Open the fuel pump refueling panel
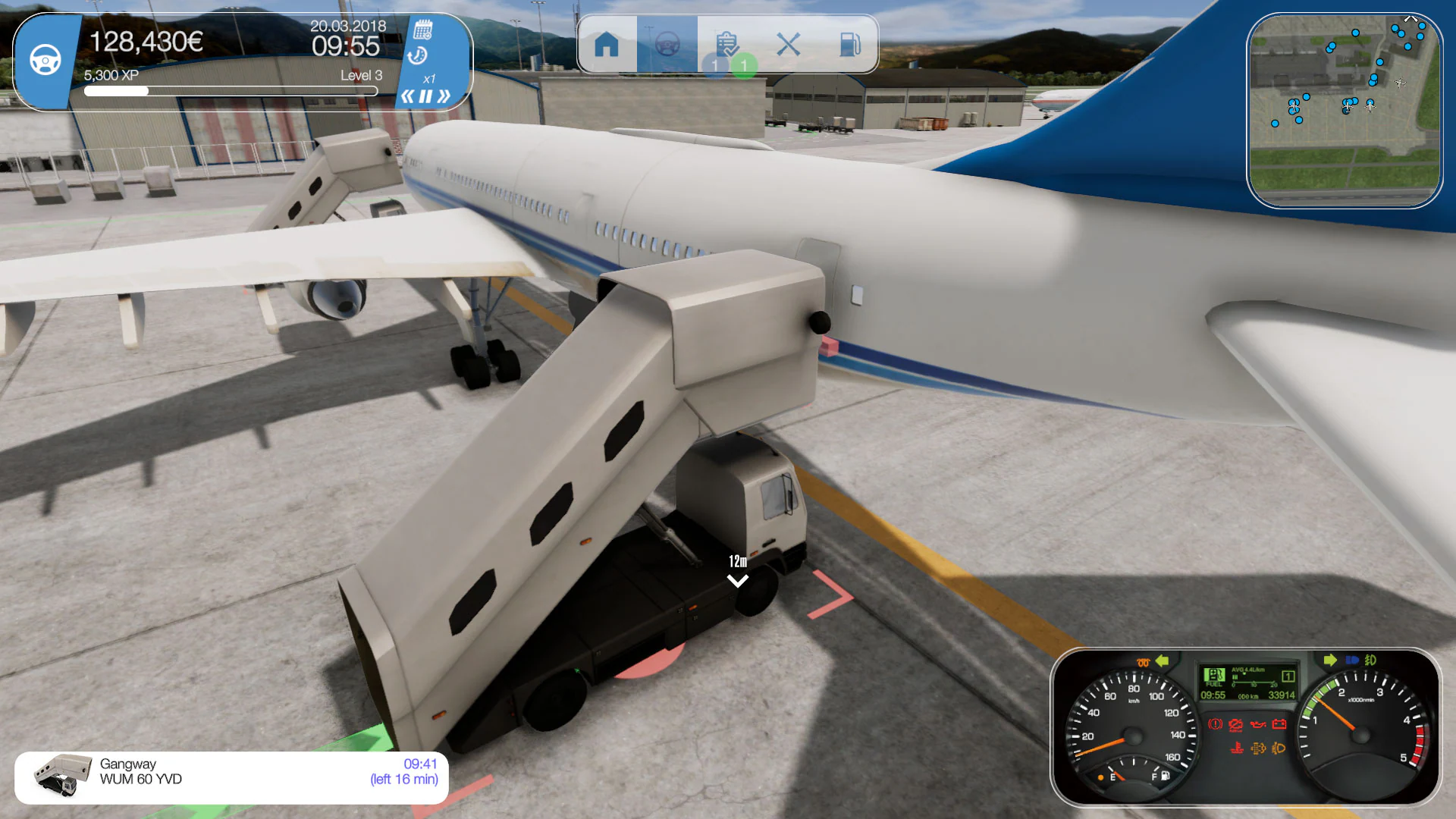Viewport: 1456px width, 819px height. [x=849, y=44]
